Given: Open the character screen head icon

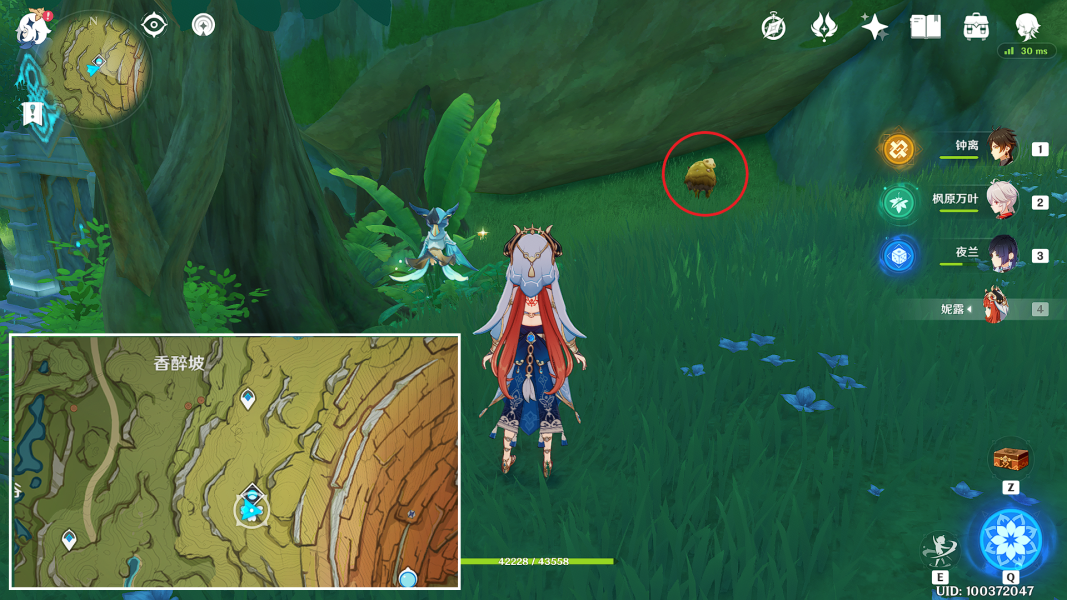Looking at the screenshot, I should (1028, 26).
